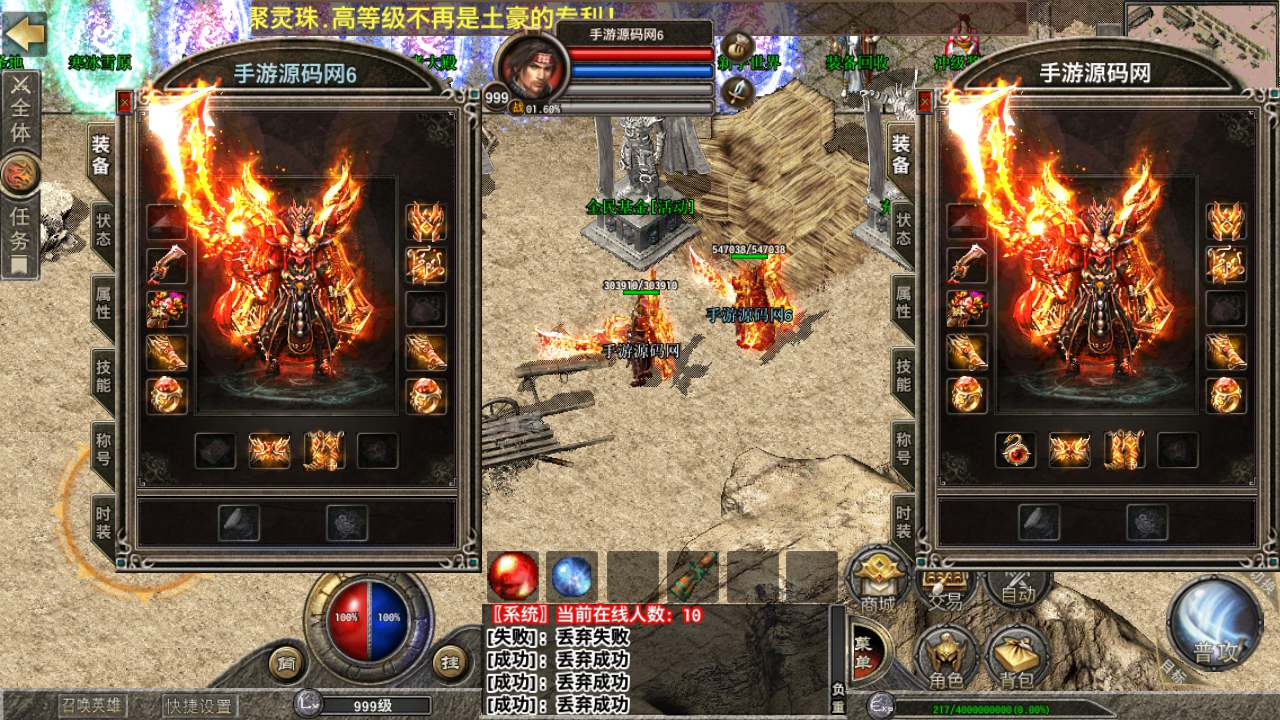Close the 手游源码网6 equipment panel
The width and height of the screenshot is (1280, 720).
(x=124, y=101)
